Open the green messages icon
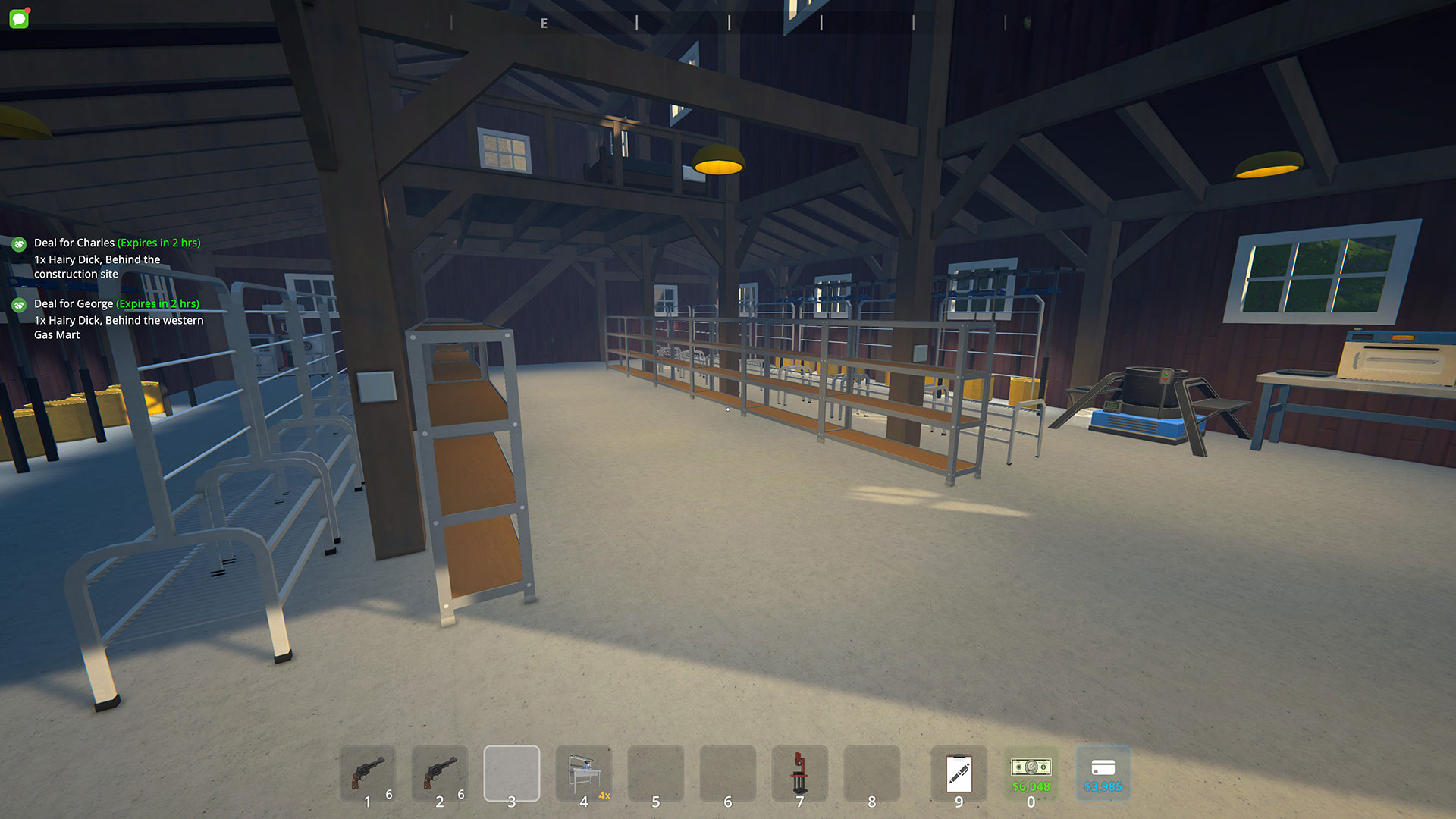 click(19, 18)
